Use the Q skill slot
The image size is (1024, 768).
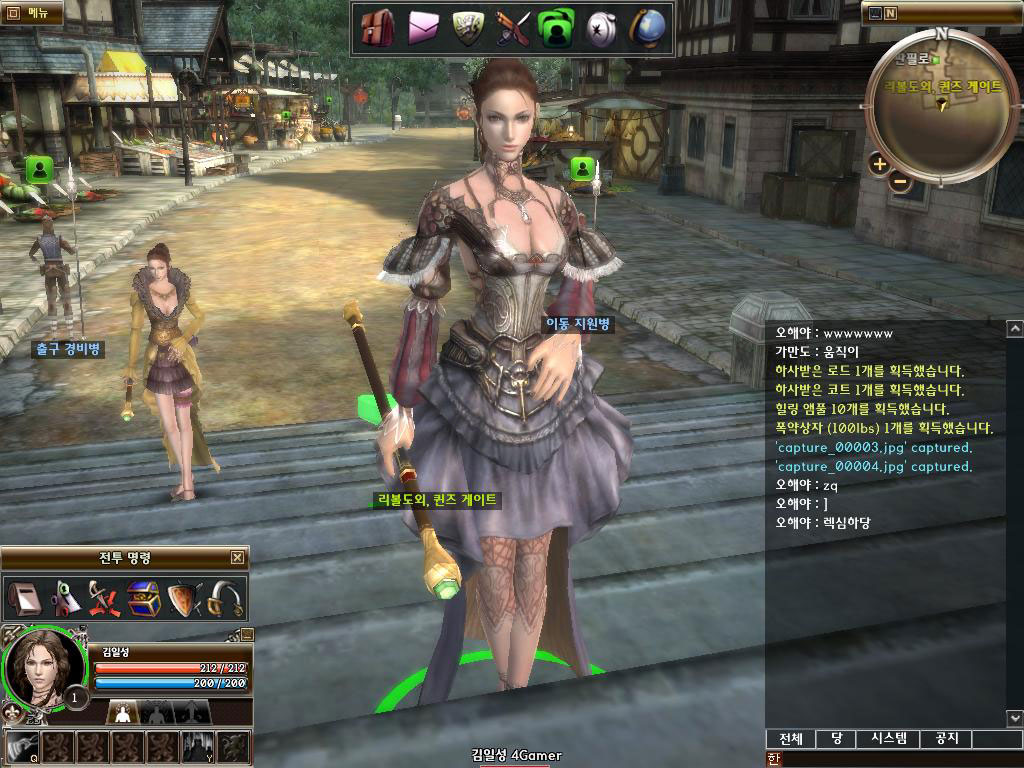tap(22, 746)
